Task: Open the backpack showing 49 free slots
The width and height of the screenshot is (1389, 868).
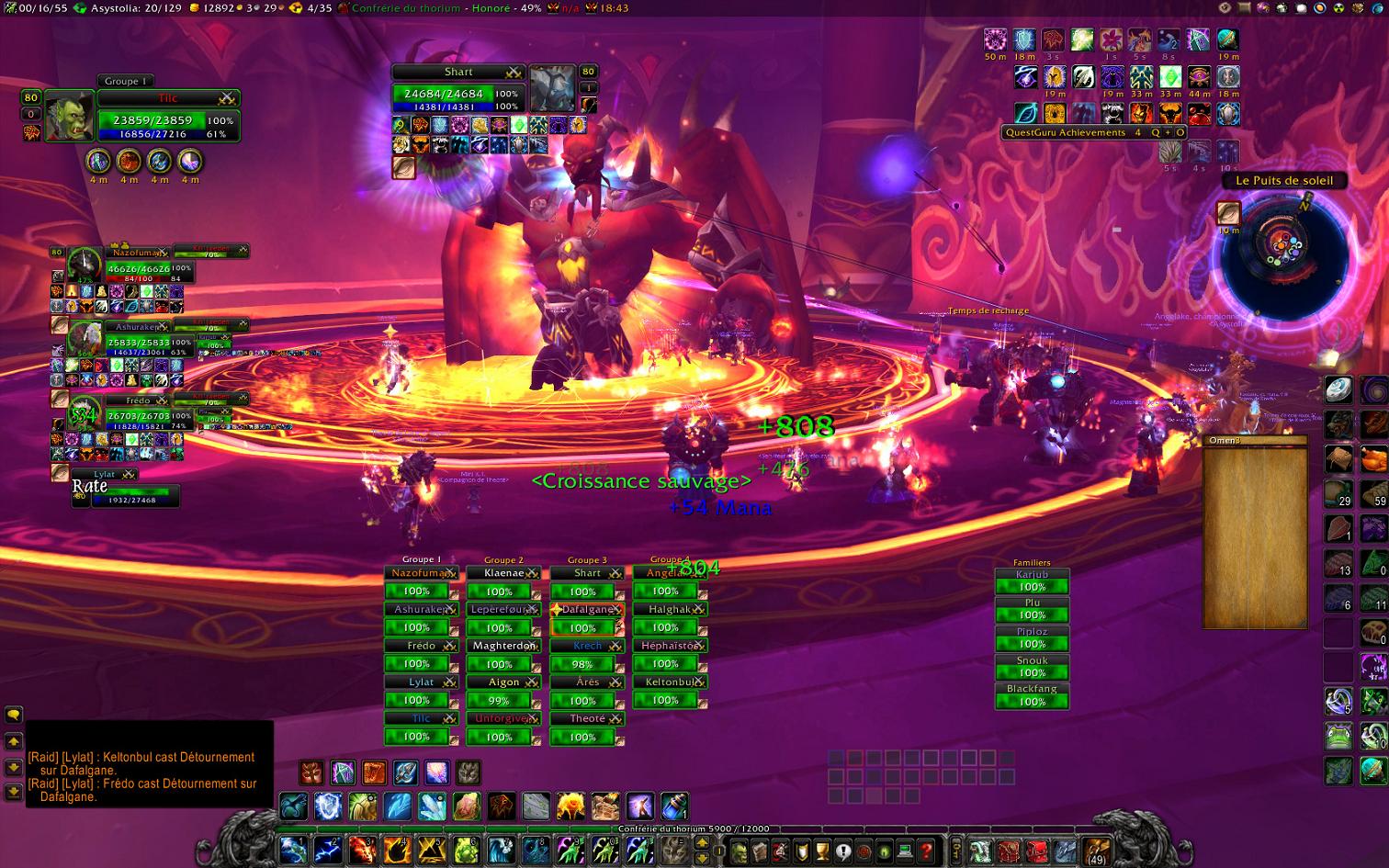Action: tap(1097, 851)
